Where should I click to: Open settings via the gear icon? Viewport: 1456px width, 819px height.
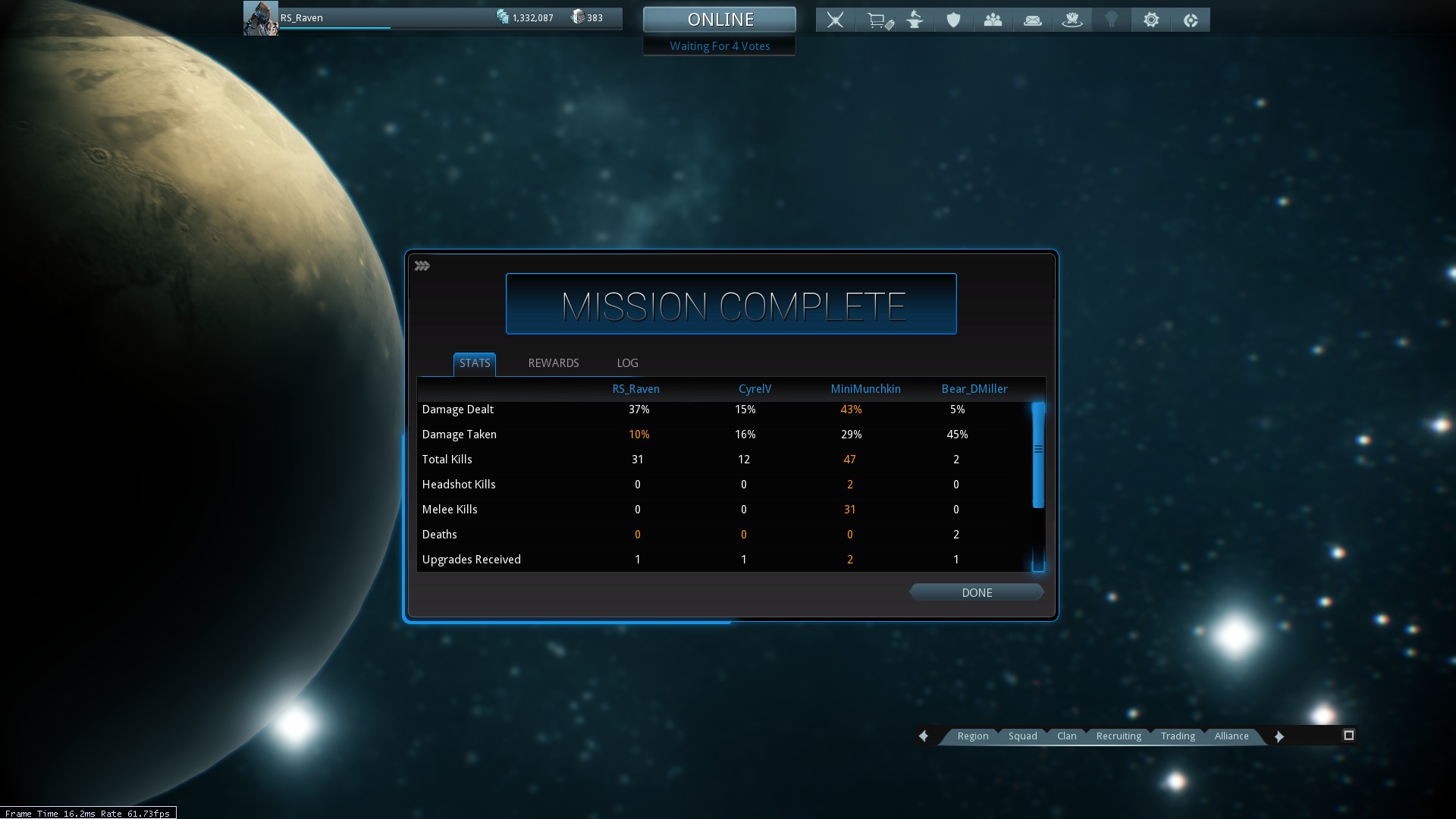click(x=1151, y=20)
